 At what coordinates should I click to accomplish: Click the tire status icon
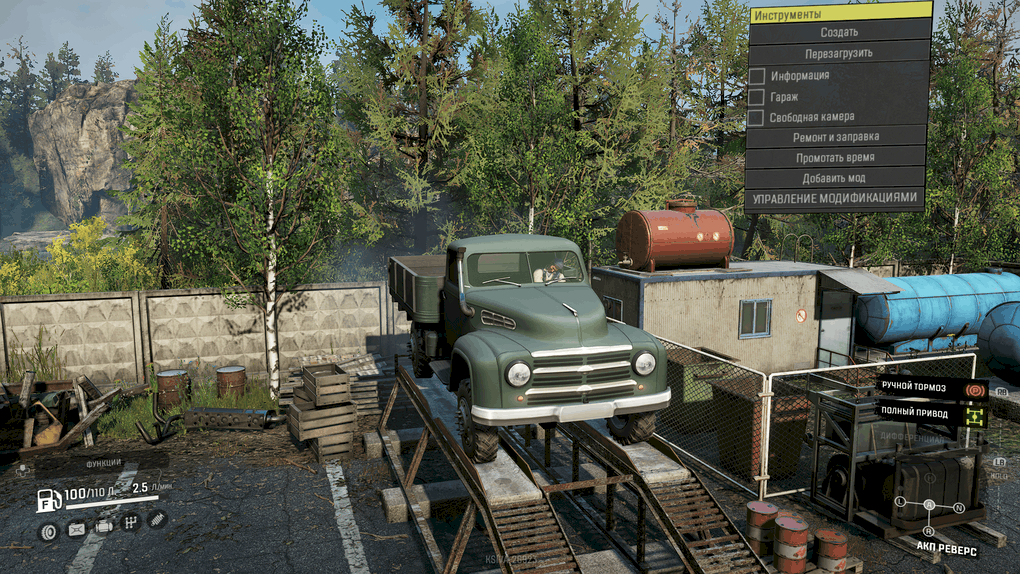(x=48, y=531)
